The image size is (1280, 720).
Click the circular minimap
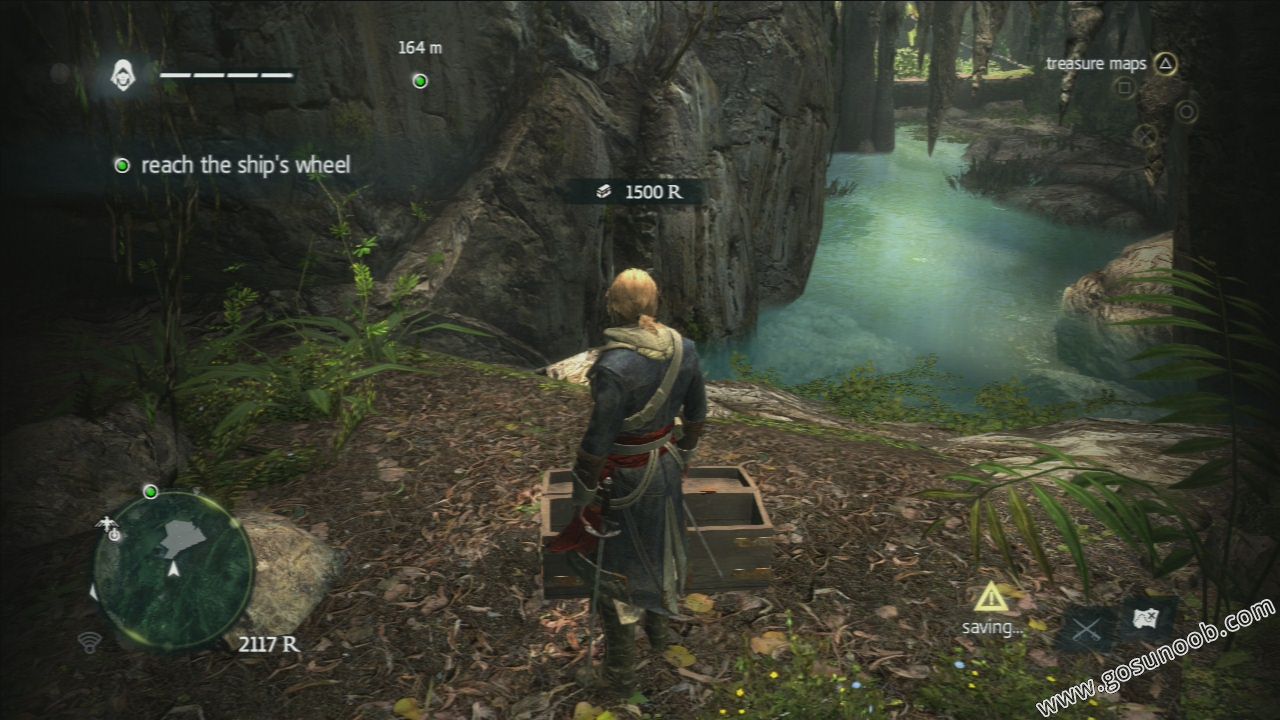[x=173, y=569]
